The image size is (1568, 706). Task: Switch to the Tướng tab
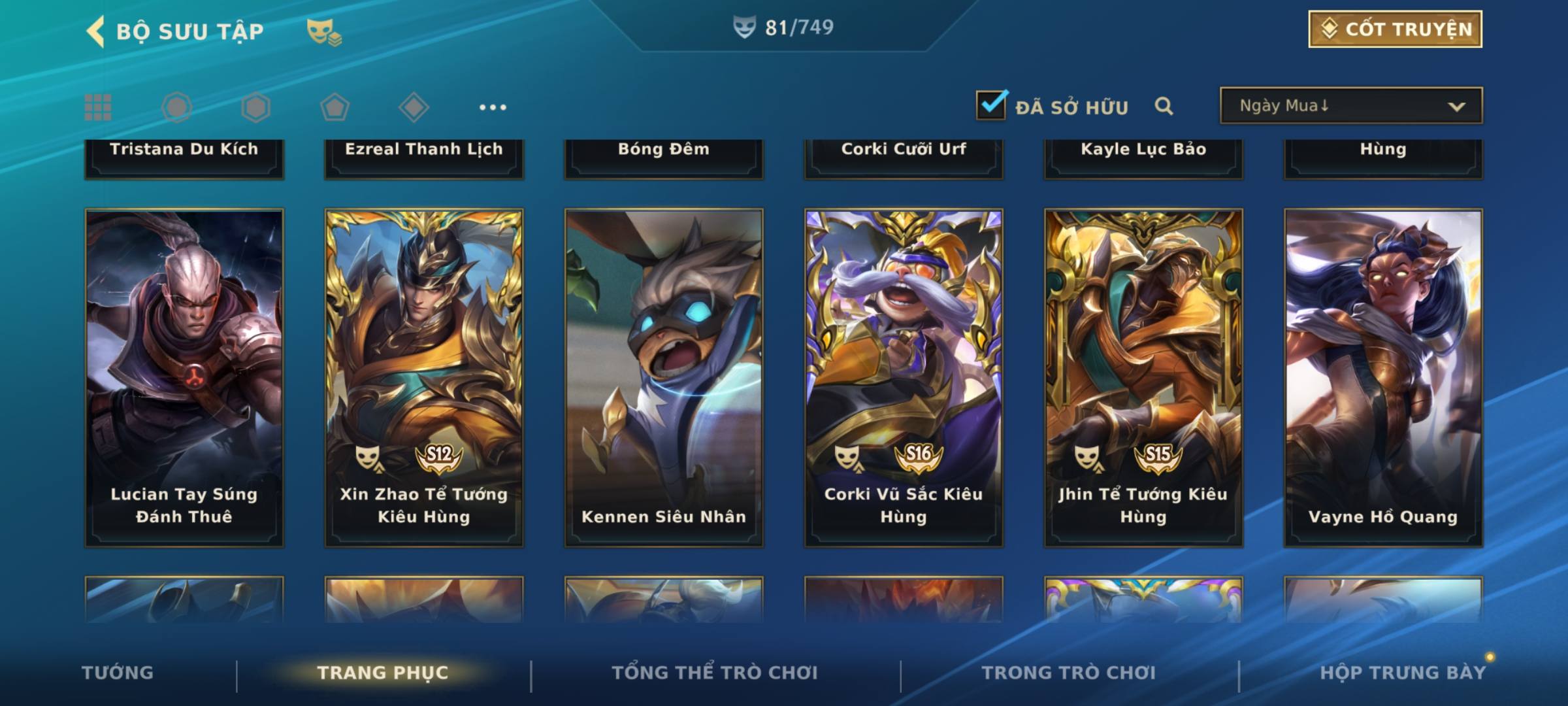click(118, 673)
